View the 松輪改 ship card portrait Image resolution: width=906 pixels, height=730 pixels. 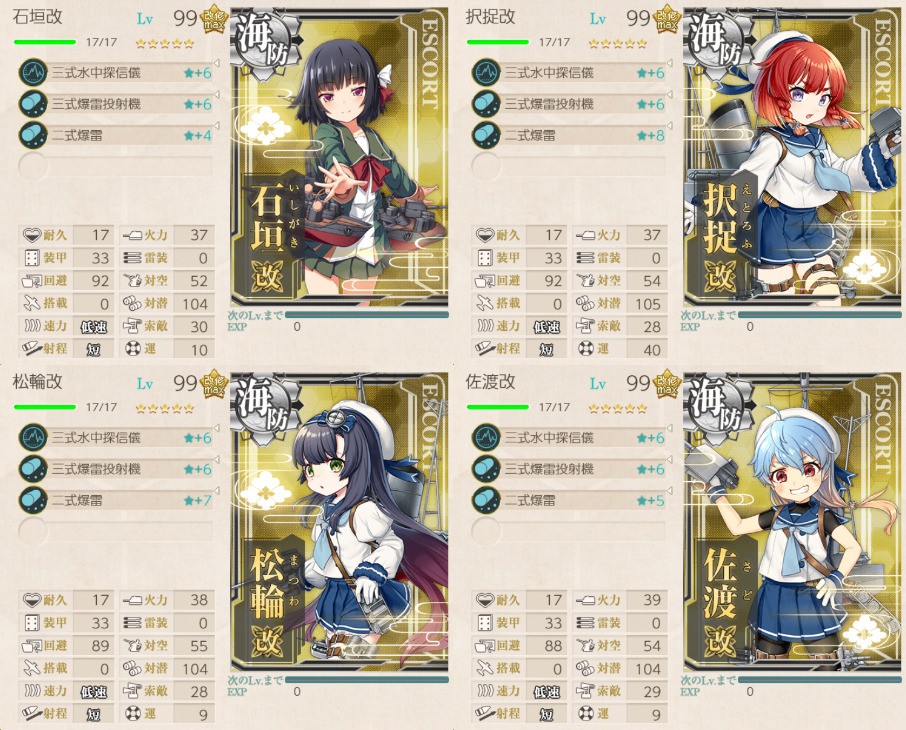(340, 525)
